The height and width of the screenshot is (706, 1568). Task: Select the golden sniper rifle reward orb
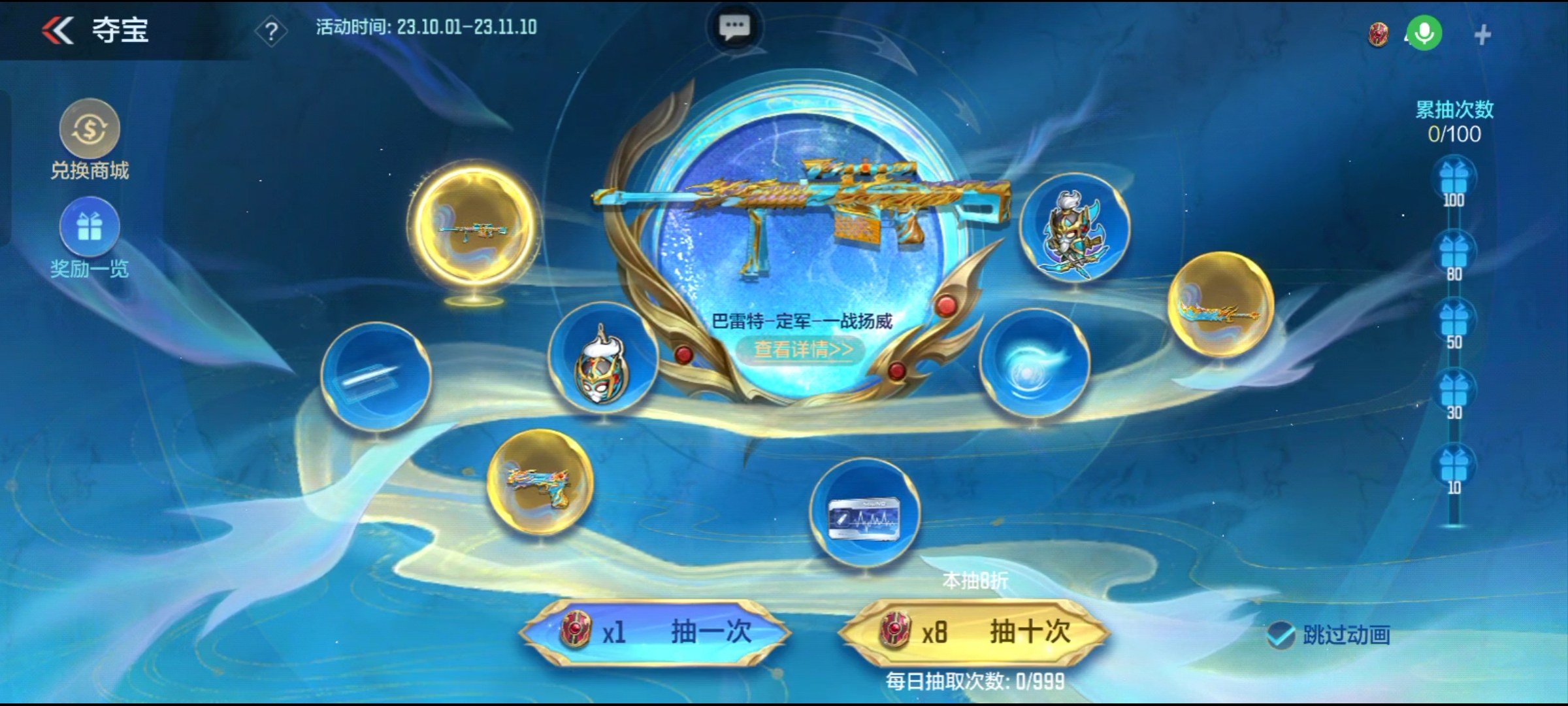pos(474,229)
